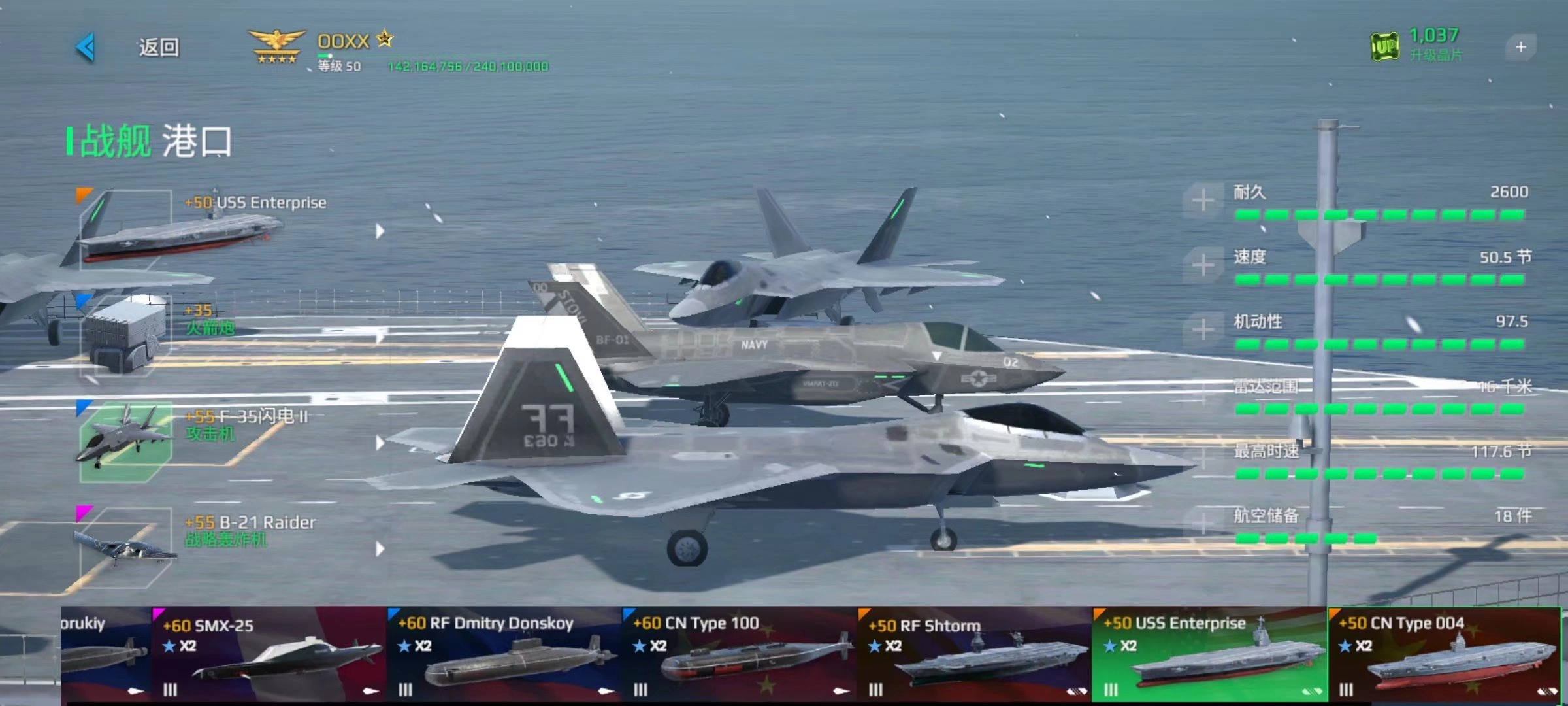Switch to the CN Type 004 carrier
1568x706 pixels.
point(1445,654)
